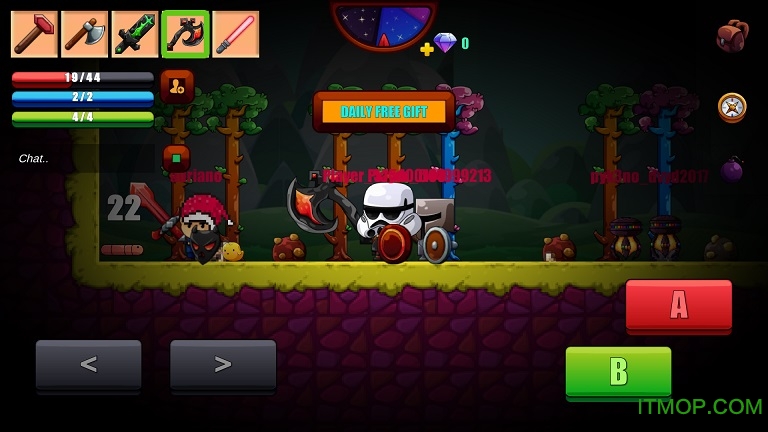Open the add friend button
768x432 pixels.
point(177,86)
